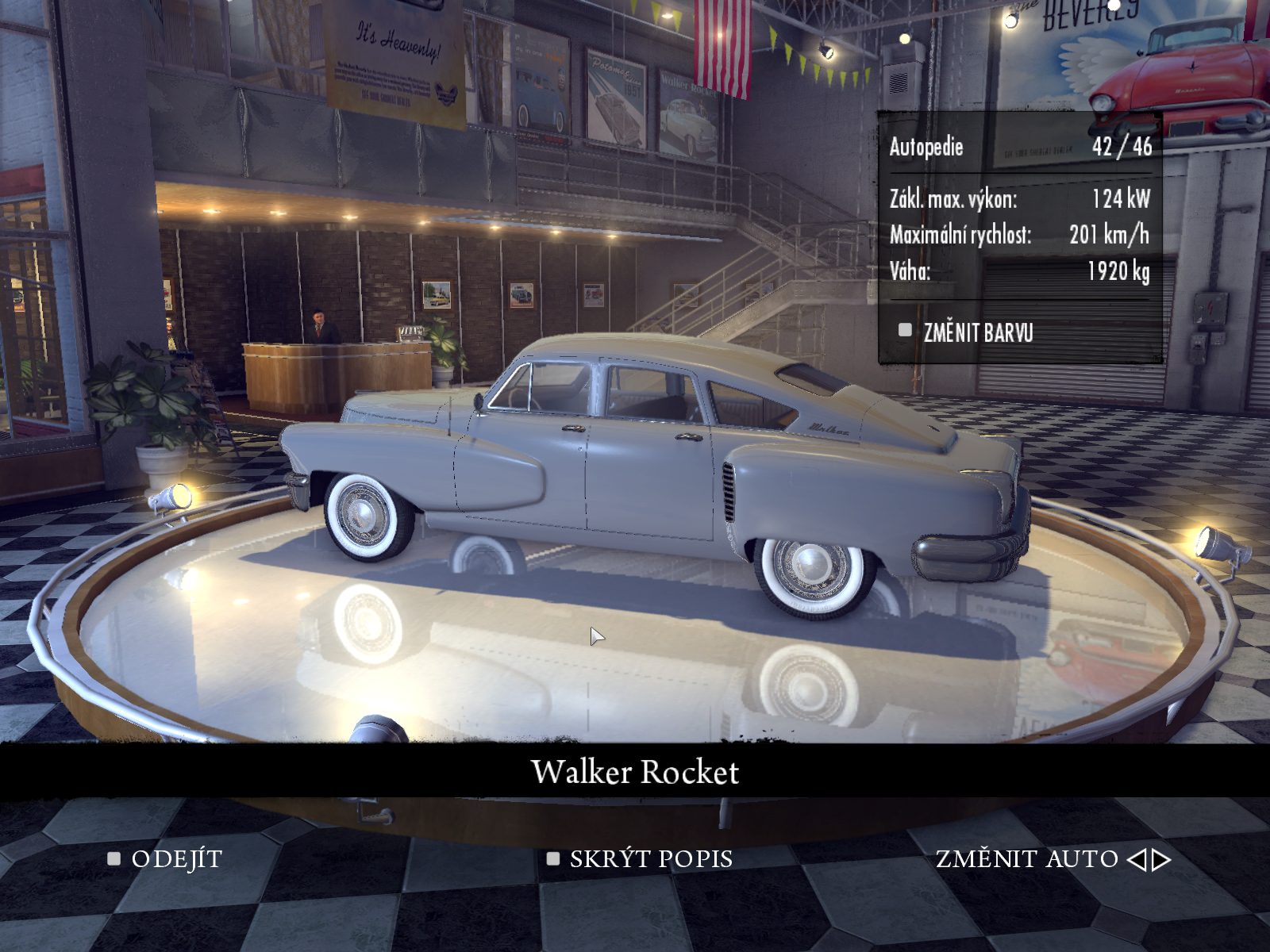Click ODEJÍT to leave the showroom
The height and width of the screenshot is (952, 1270).
[x=175, y=859]
